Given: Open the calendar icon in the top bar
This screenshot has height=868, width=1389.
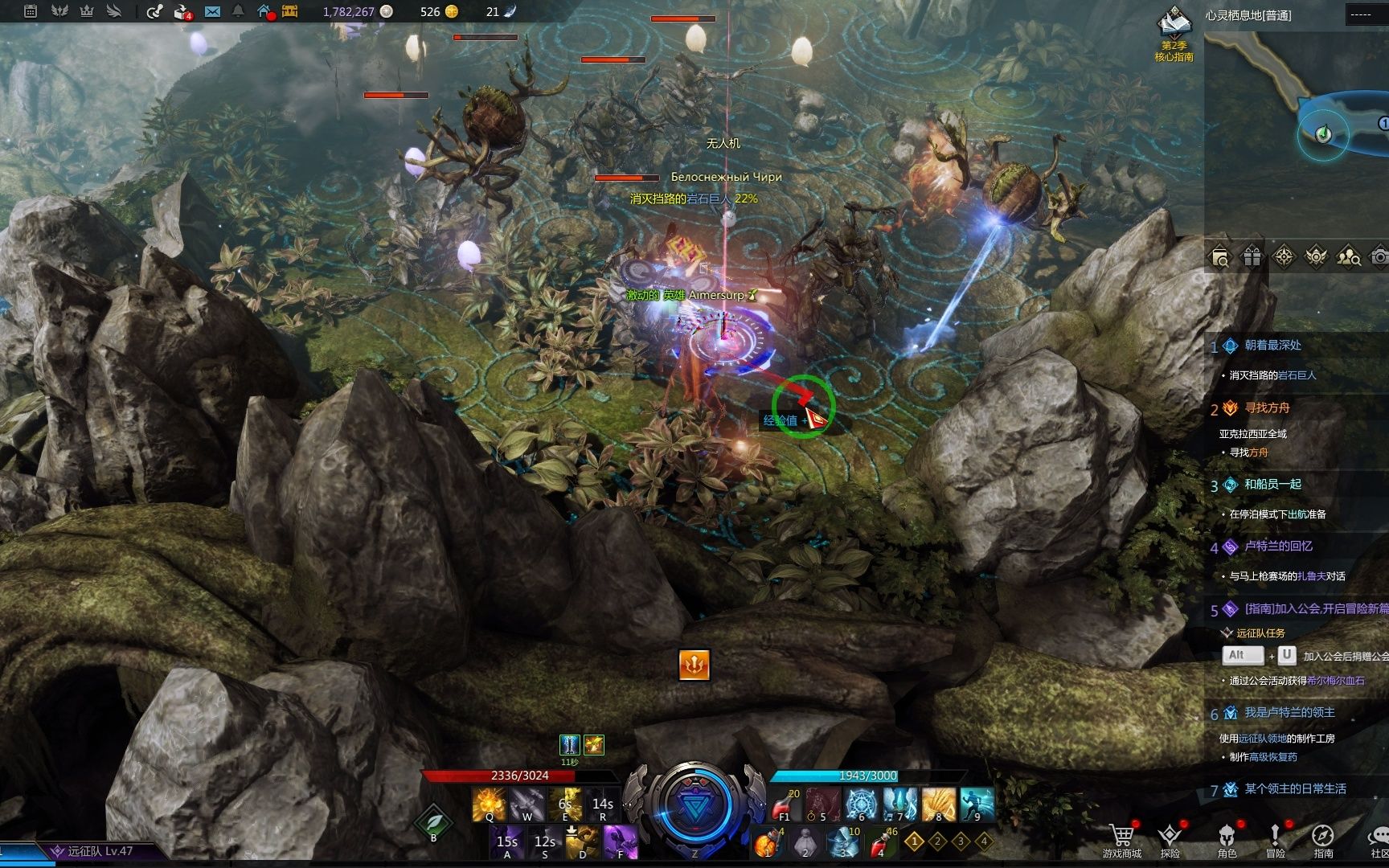Looking at the screenshot, I should 31,11.
